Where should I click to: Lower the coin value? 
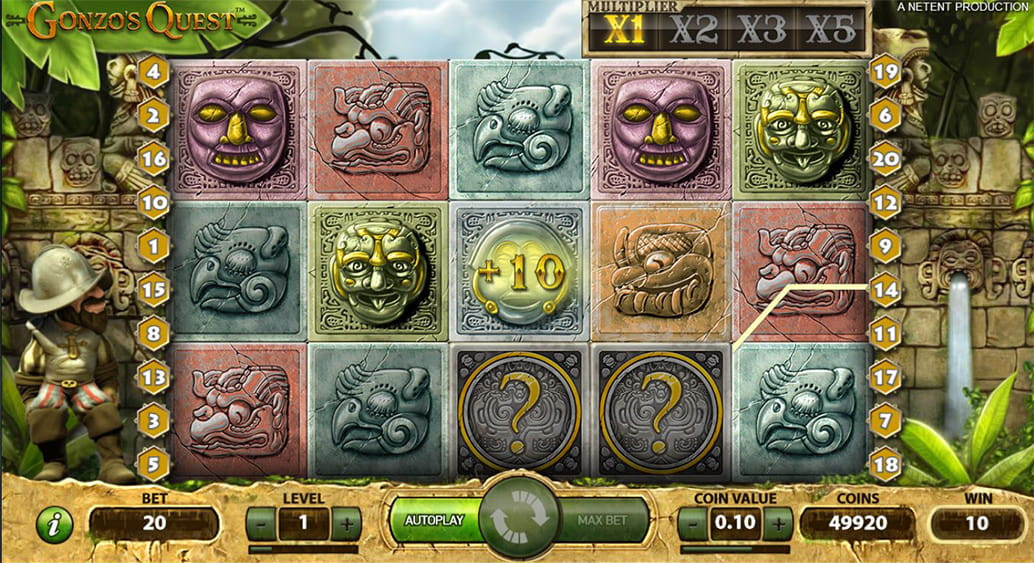pos(692,522)
